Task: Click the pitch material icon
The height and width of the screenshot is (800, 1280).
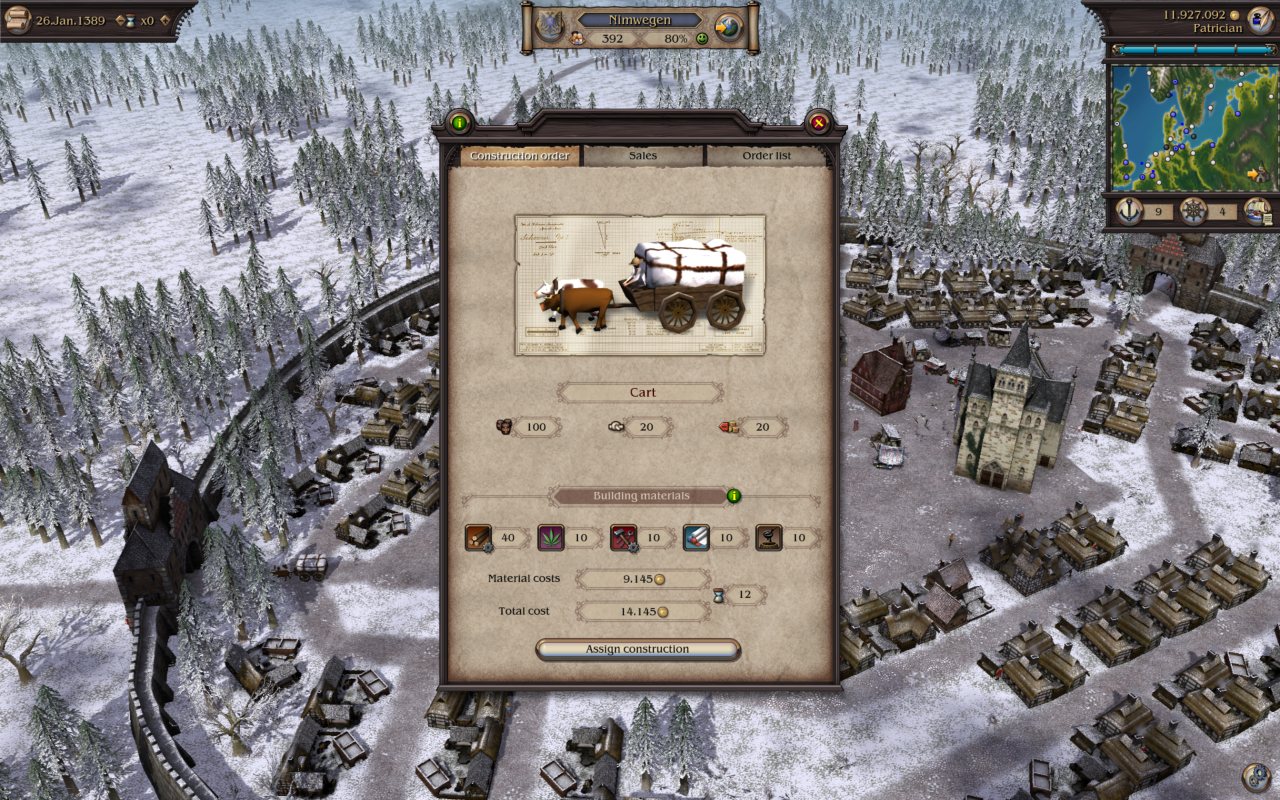Action: pyautogui.click(x=768, y=537)
